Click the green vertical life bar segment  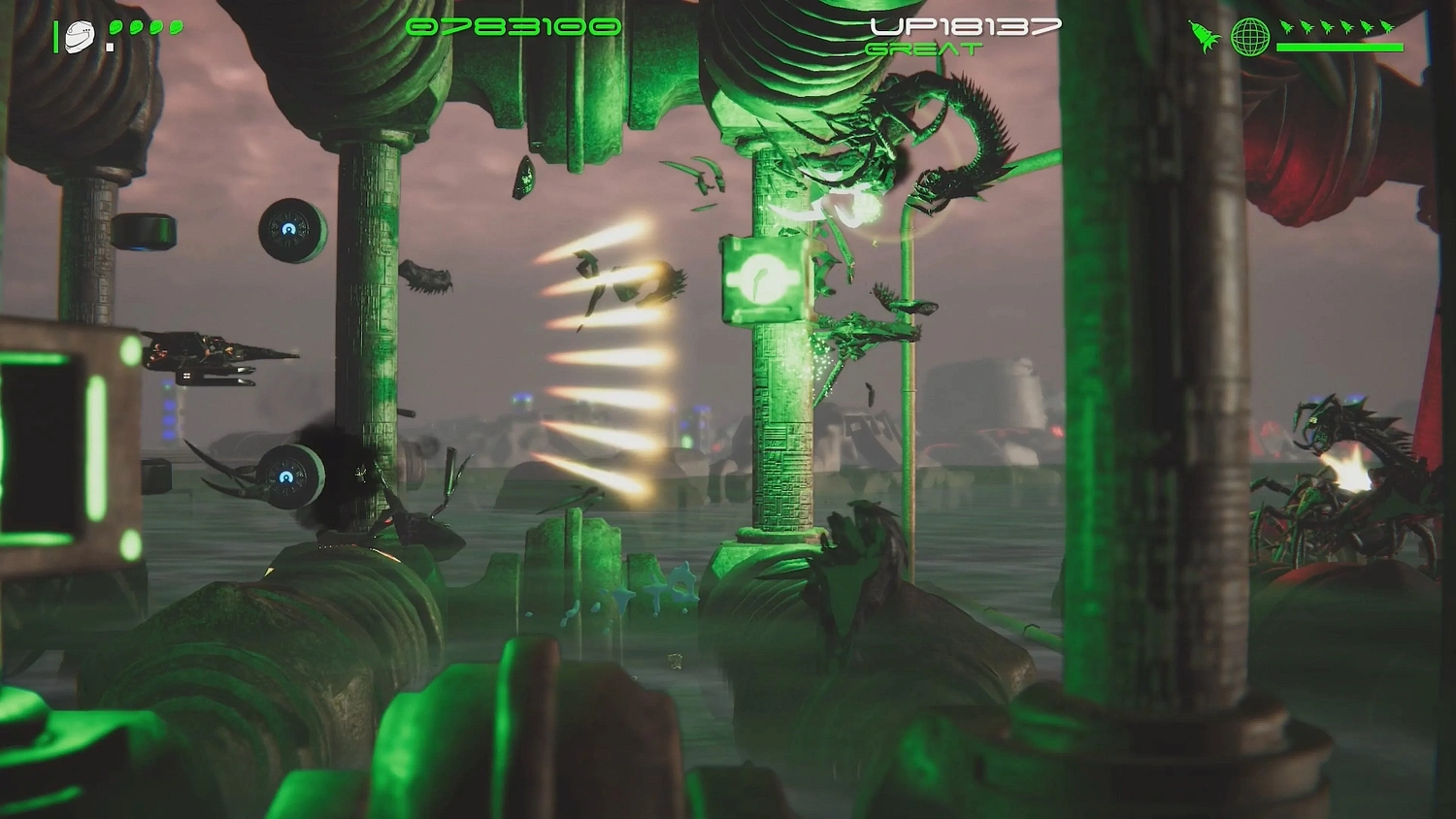[x=56, y=36]
